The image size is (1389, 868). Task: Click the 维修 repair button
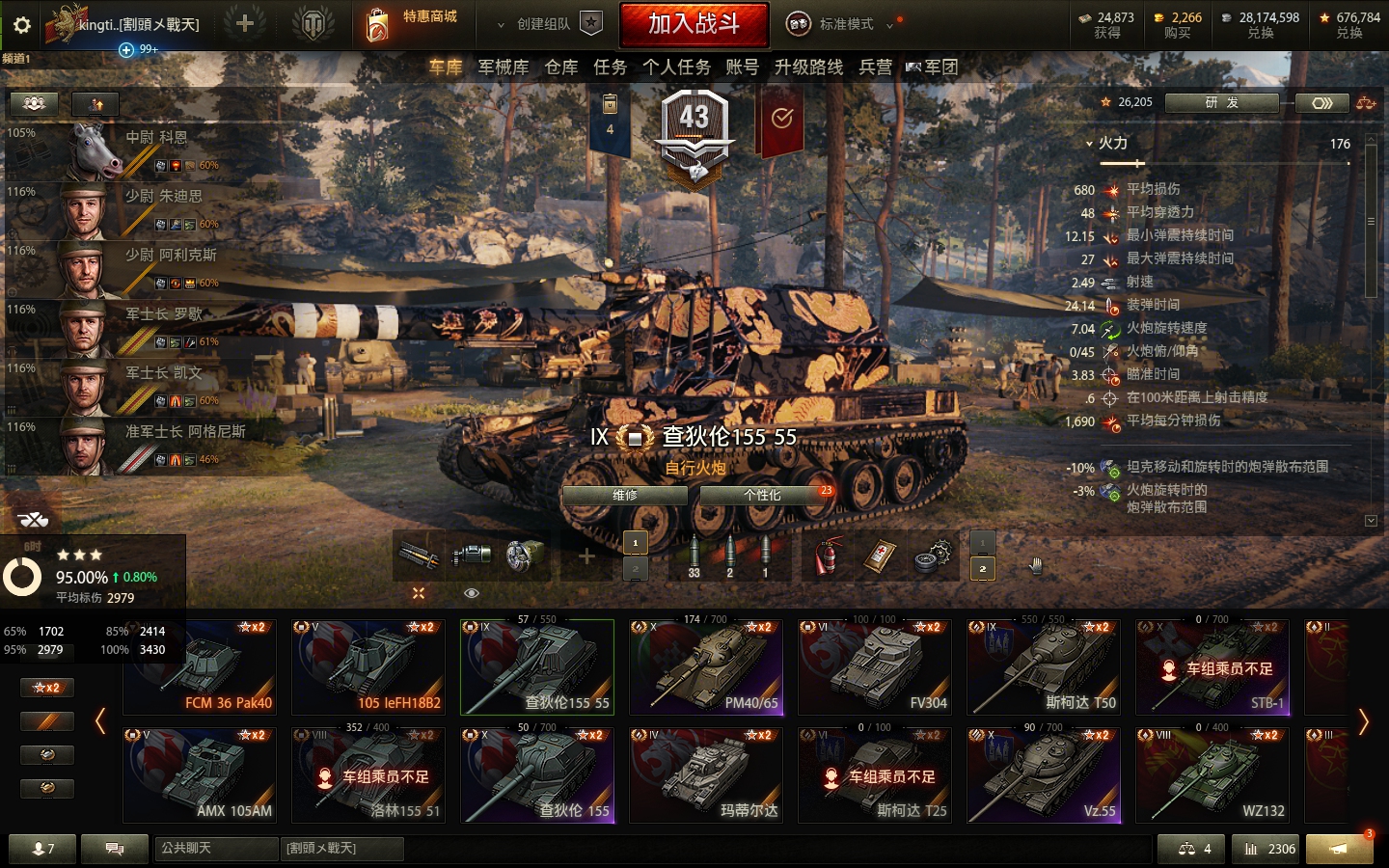click(x=625, y=496)
